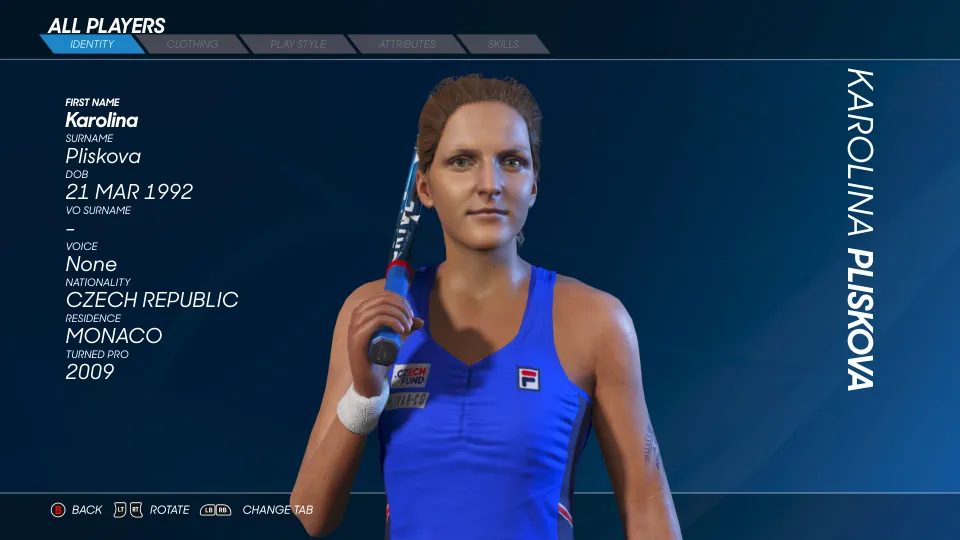This screenshot has height=540, width=960.
Task: Edit the first name field Karolina
Action: pos(102,120)
